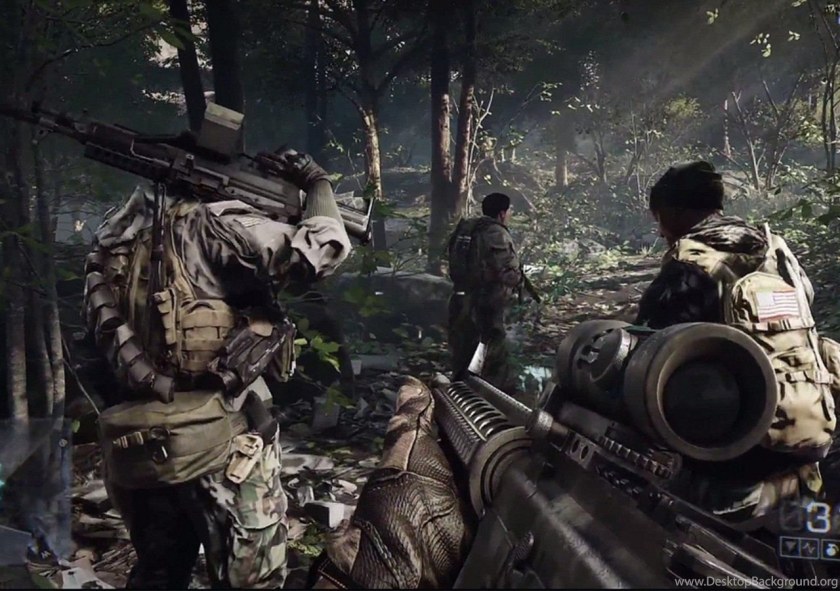
Task: Select the zigzag line gadget slot
Action: pyautogui.click(x=809, y=547)
